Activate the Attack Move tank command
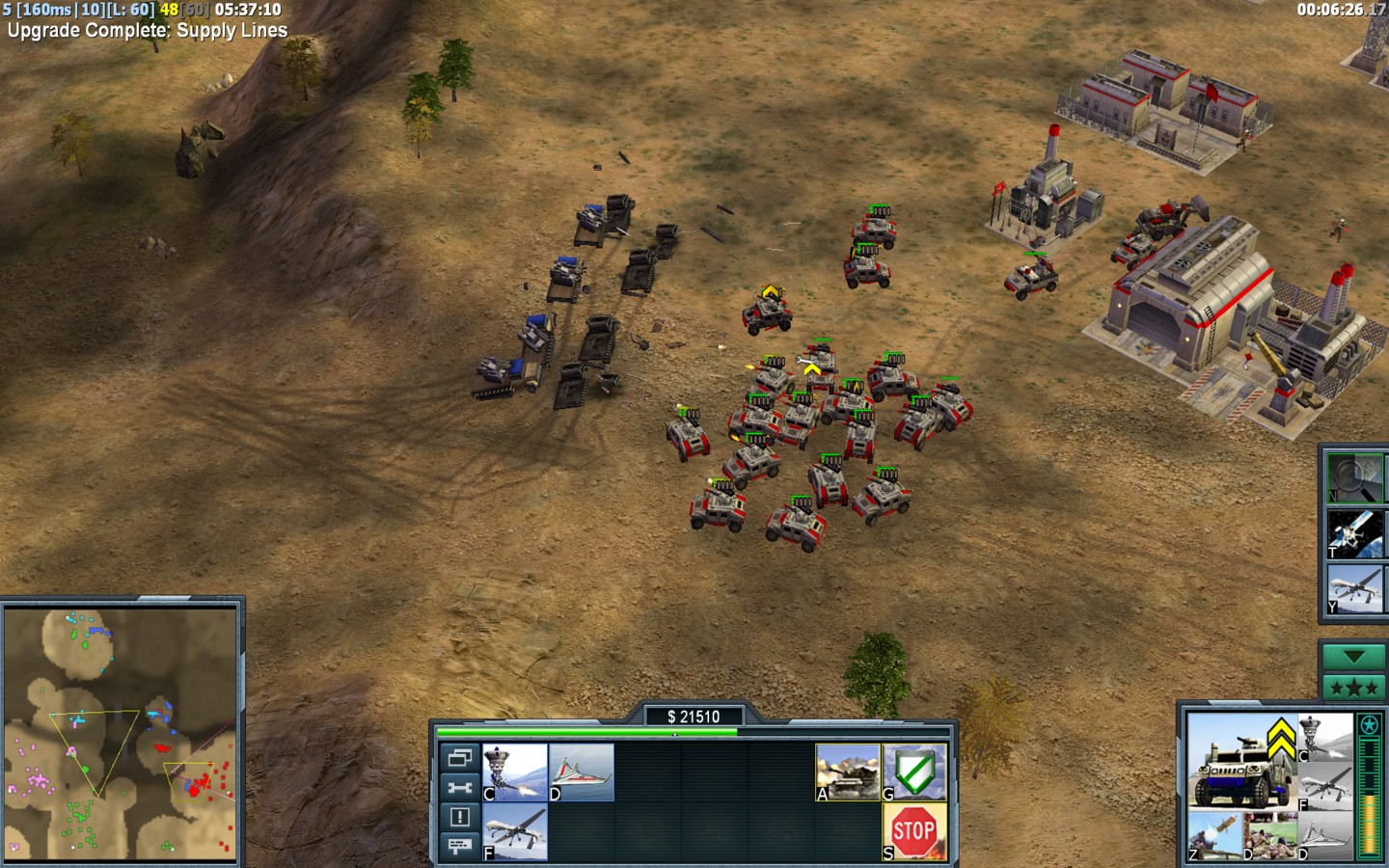Viewport: 1389px width, 868px height. [x=848, y=772]
